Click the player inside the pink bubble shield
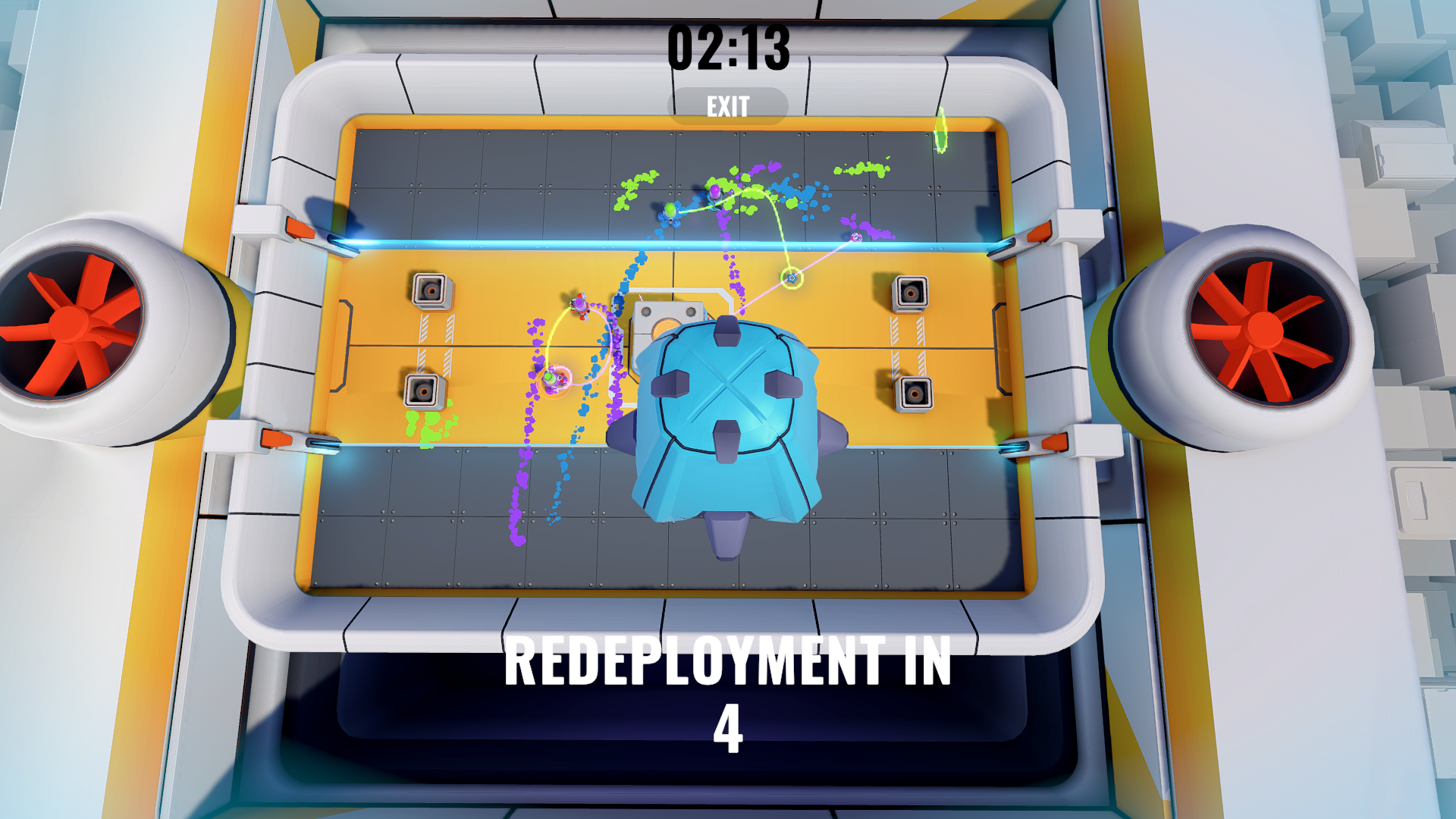 [x=551, y=378]
